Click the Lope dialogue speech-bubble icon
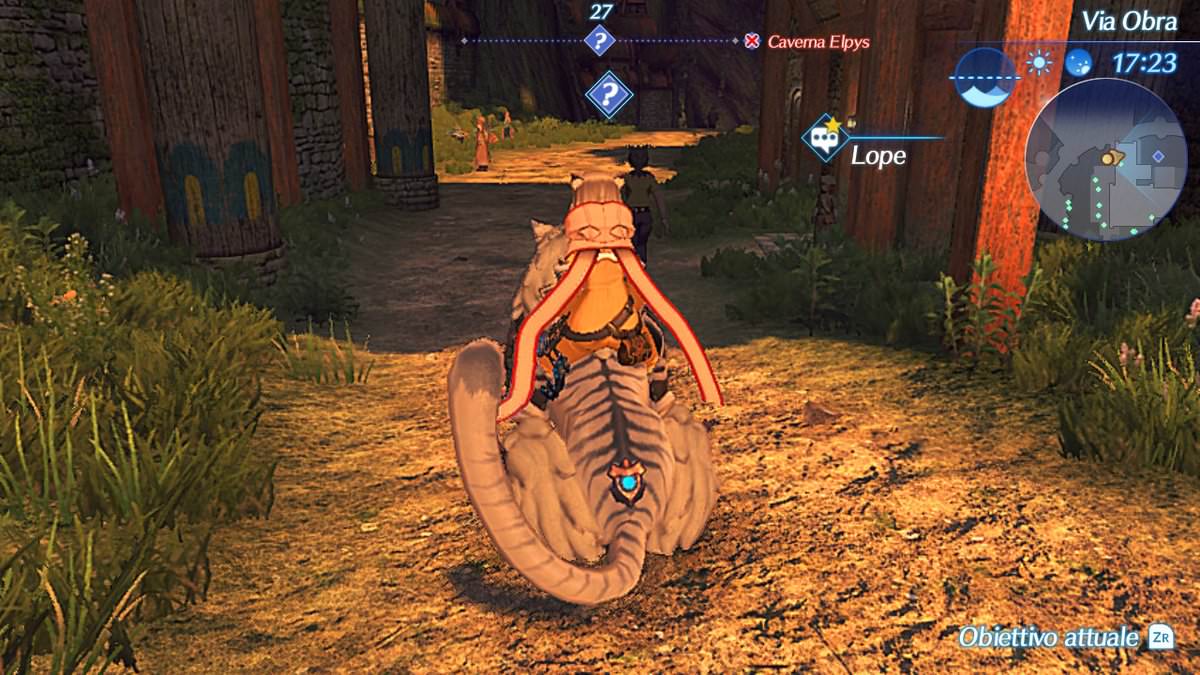1200x675 pixels. pyautogui.click(x=825, y=138)
